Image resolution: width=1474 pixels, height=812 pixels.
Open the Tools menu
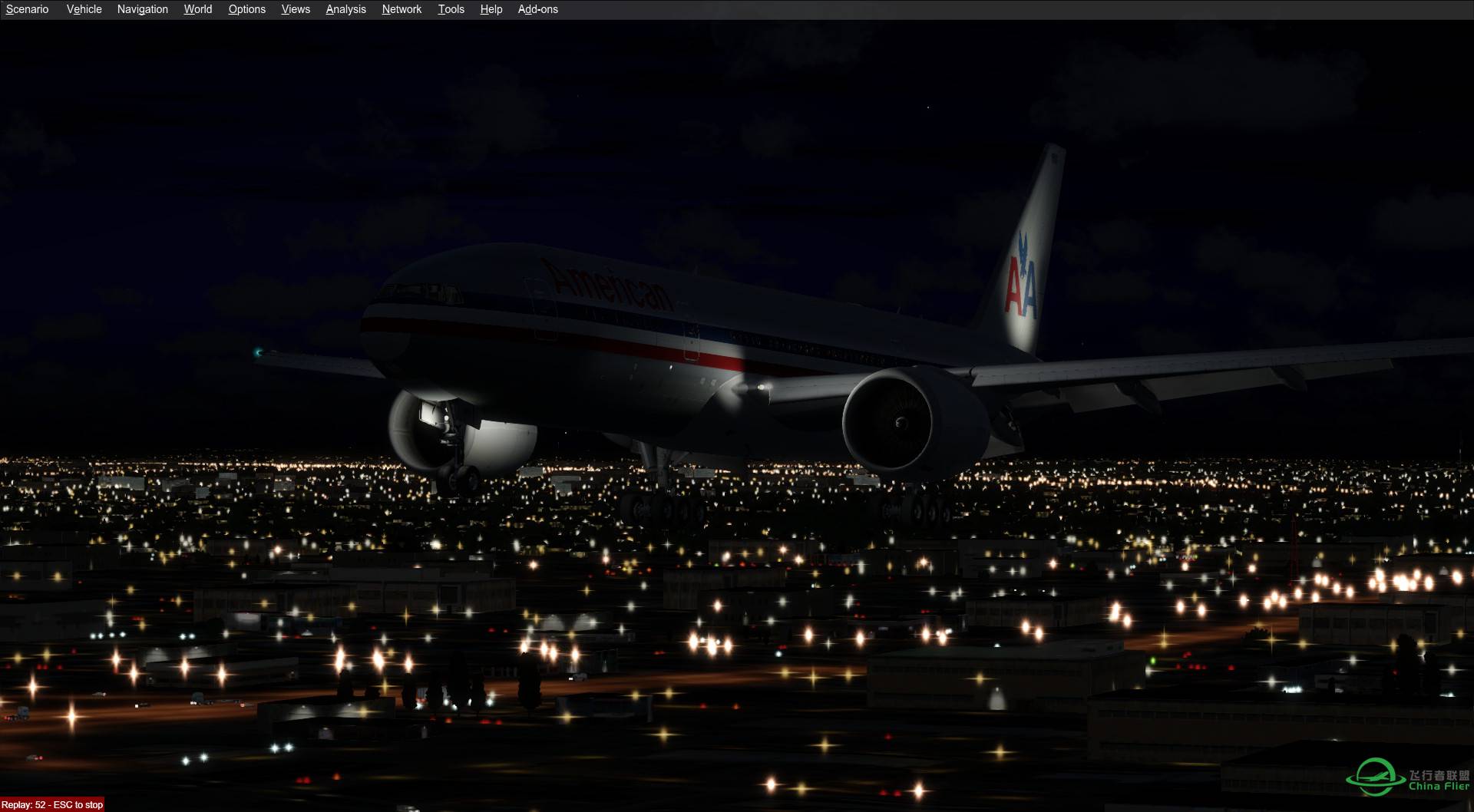[451, 9]
